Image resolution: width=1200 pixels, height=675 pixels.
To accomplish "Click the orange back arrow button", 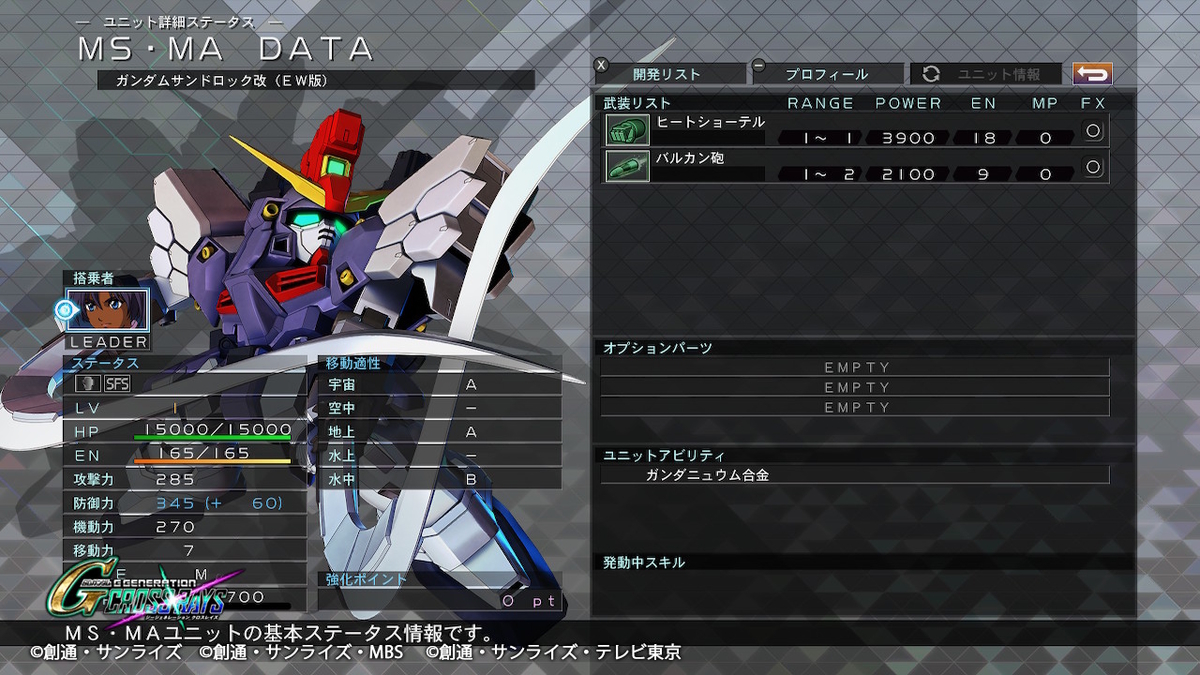I will (x=1092, y=74).
